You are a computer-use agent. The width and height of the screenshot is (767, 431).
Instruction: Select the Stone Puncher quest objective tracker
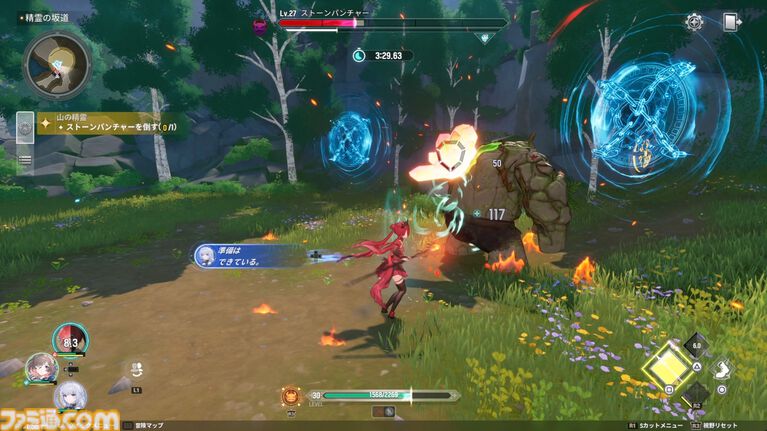tap(109, 125)
